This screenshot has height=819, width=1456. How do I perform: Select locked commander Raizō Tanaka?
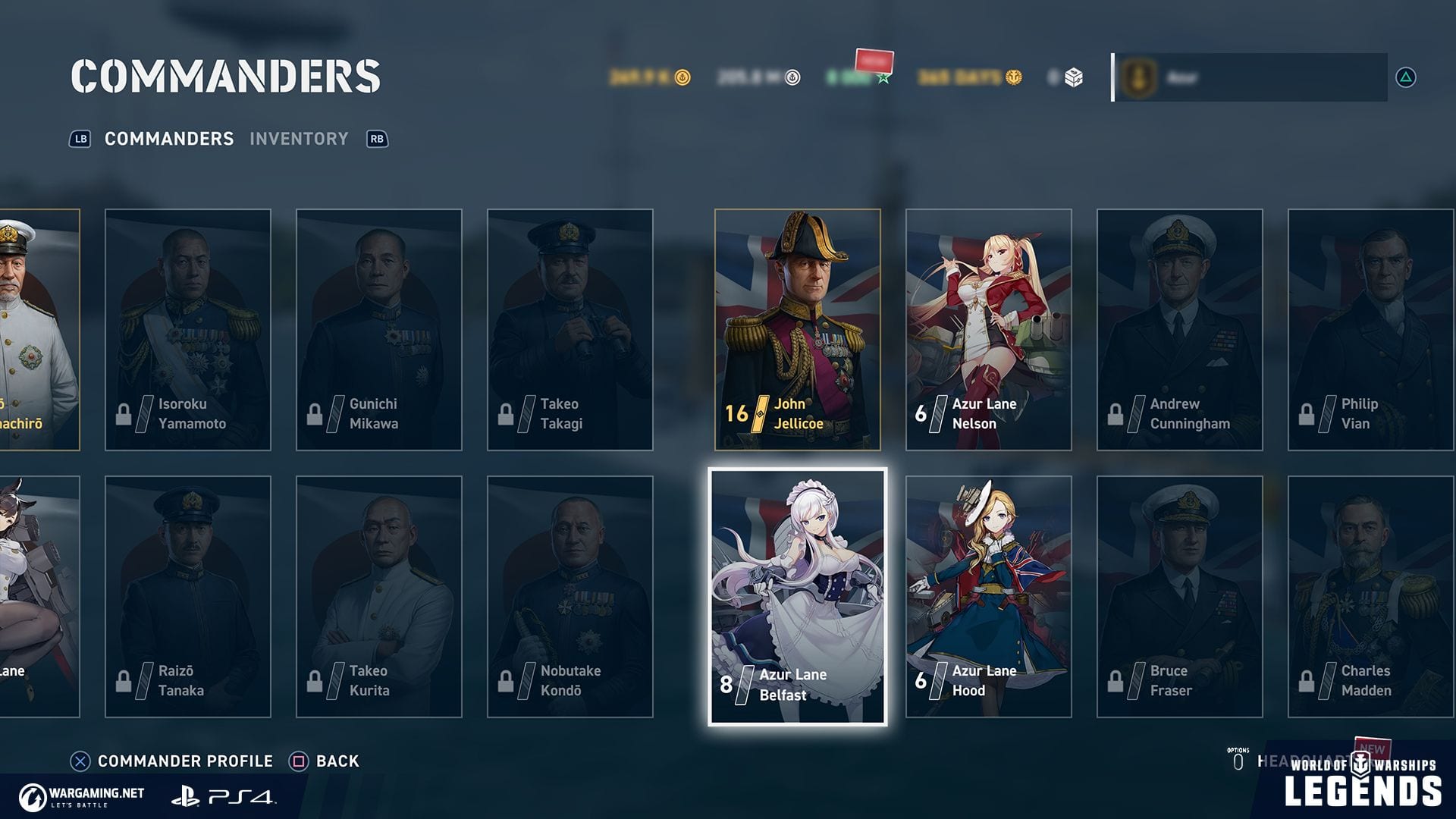click(x=187, y=597)
